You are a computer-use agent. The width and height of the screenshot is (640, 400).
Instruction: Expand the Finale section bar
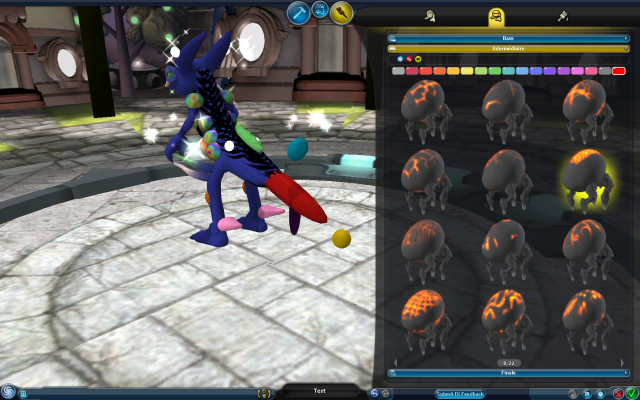click(509, 372)
